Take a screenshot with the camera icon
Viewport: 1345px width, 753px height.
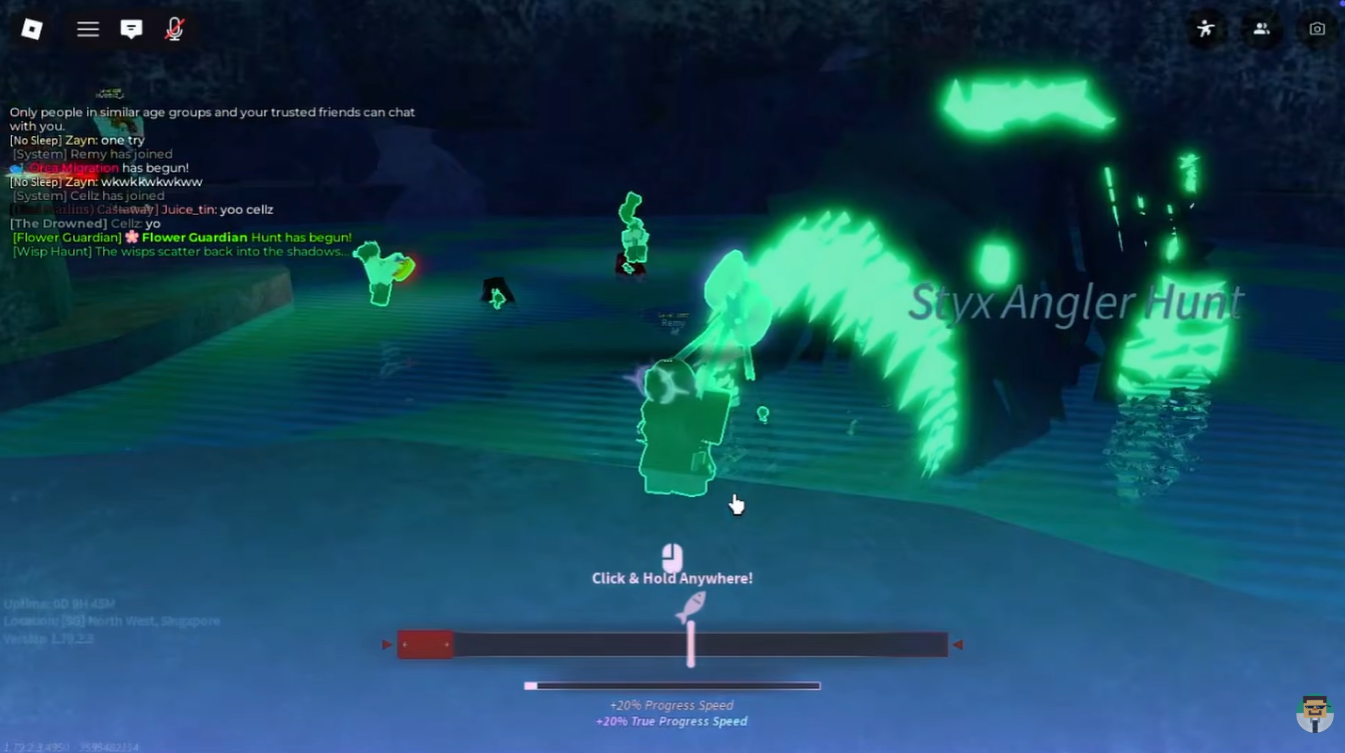1316,29
